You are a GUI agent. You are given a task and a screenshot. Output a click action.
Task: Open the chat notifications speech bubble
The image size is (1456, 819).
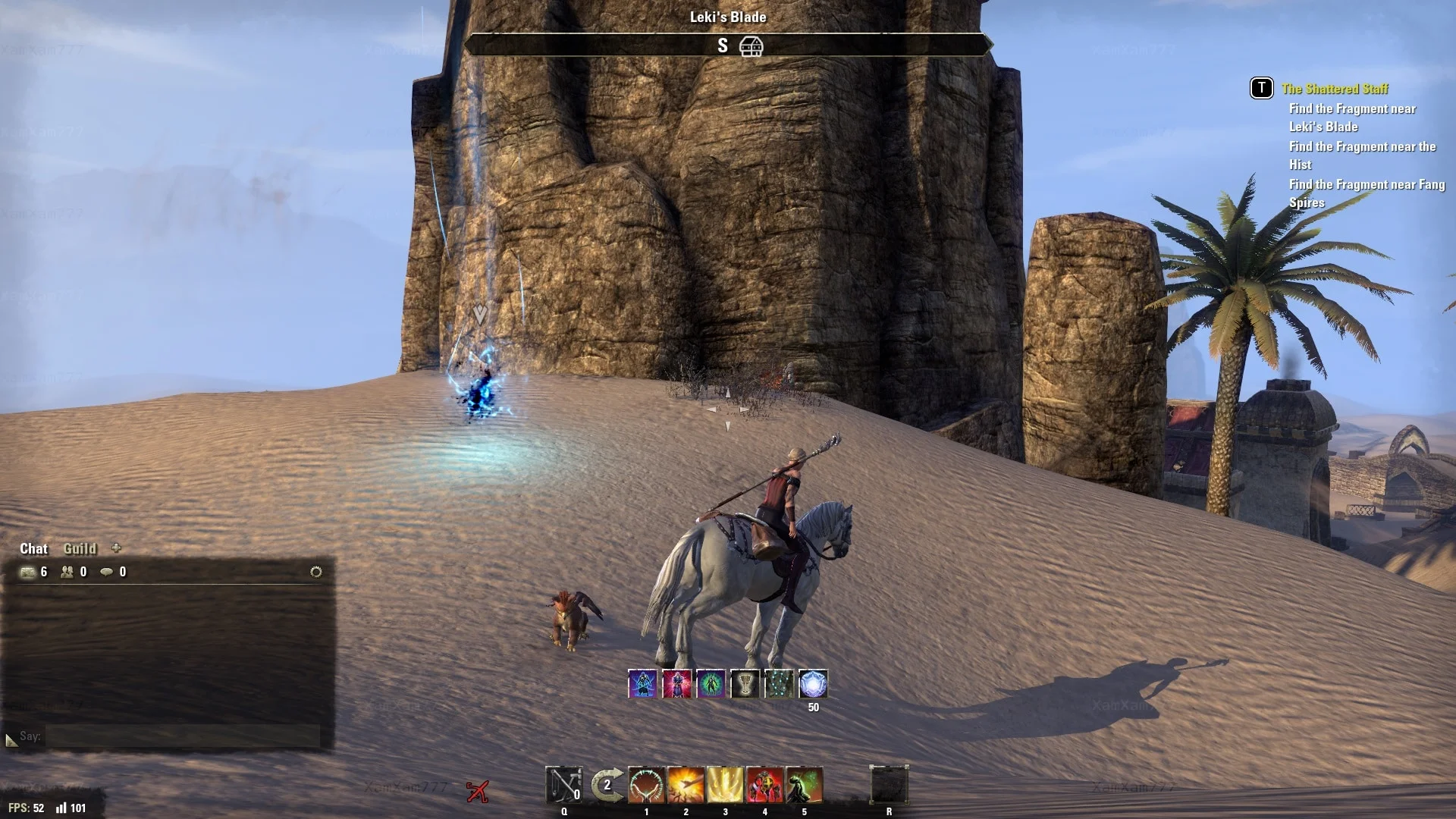click(x=107, y=572)
